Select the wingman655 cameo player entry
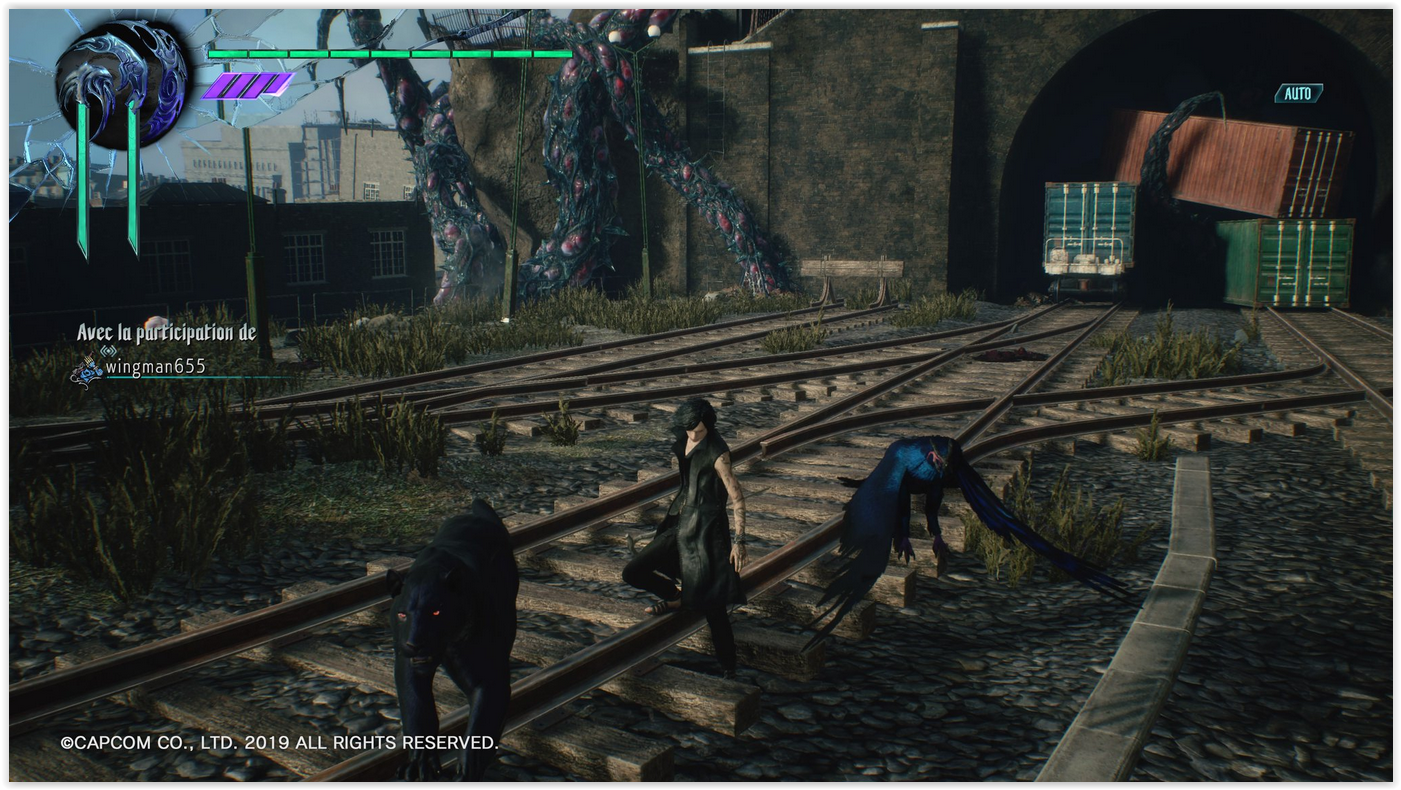The image size is (1401, 790). 155,367
